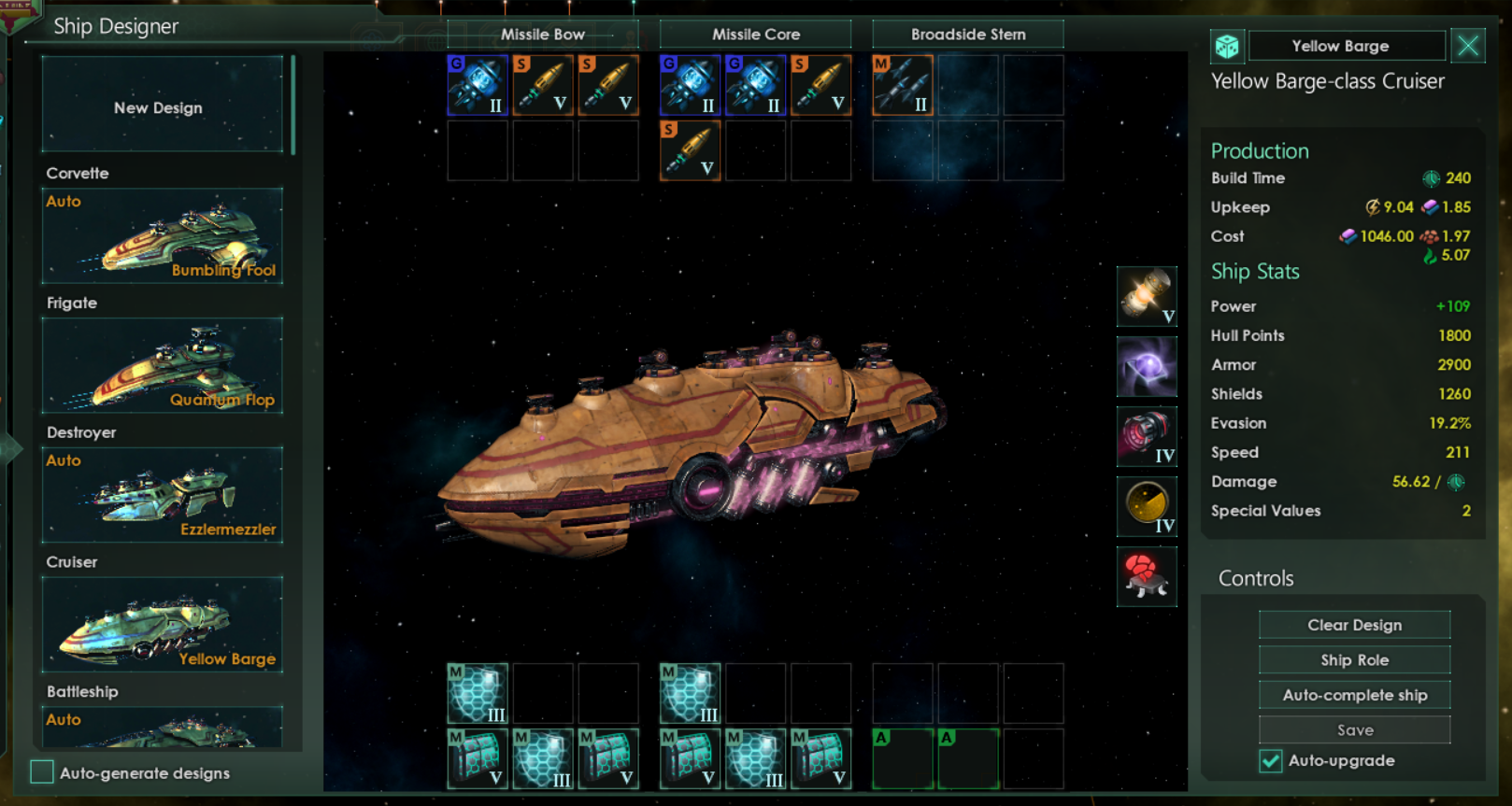The image size is (1512, 806).
Task: Select the Bumbling Fool corvette design
Action: coord(162,236)
